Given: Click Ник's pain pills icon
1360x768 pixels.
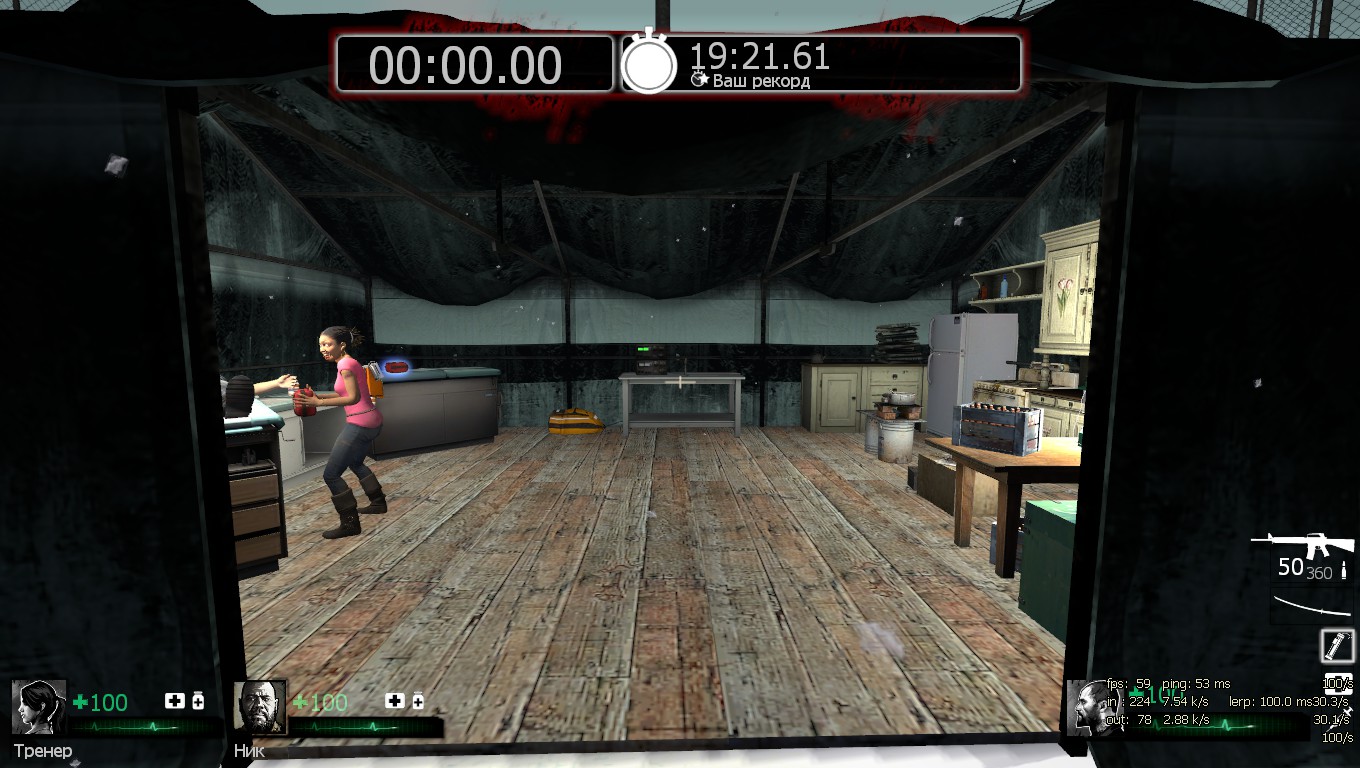Looking at the screenshot, I should 418,701.
